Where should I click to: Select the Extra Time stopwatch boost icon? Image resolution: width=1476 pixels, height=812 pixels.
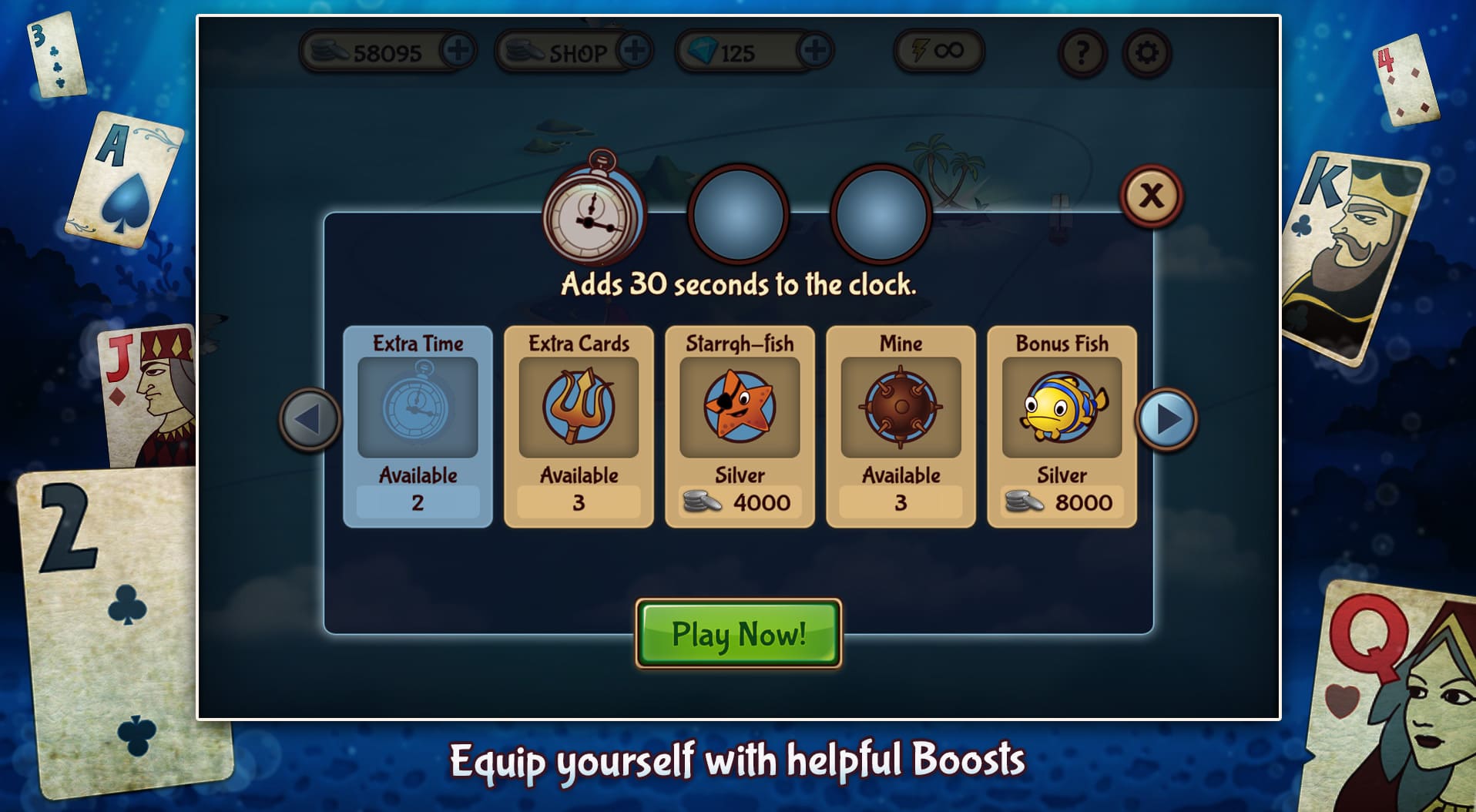tap(417, 408)
